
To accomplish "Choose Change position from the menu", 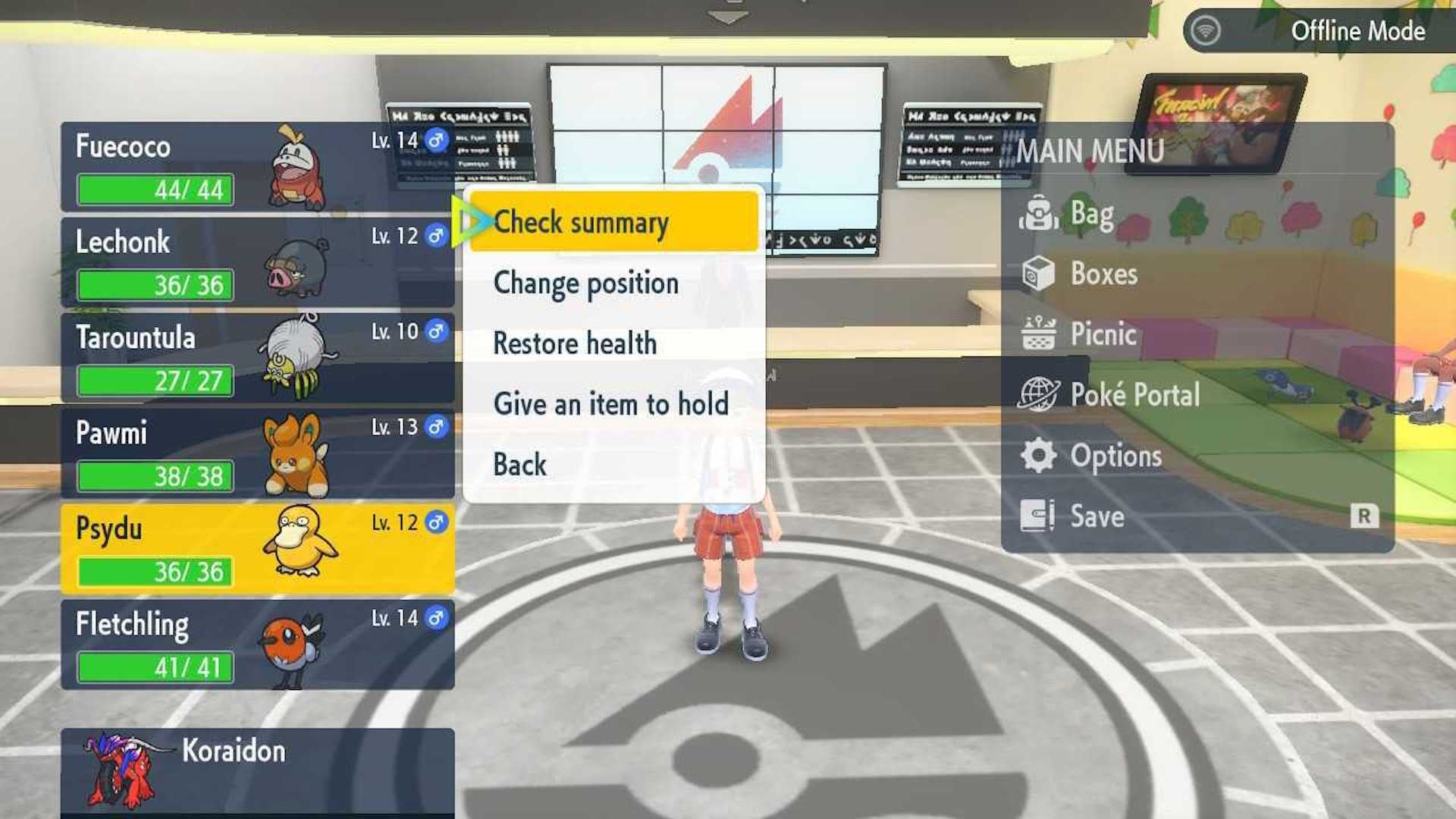I will pos(585,282).
